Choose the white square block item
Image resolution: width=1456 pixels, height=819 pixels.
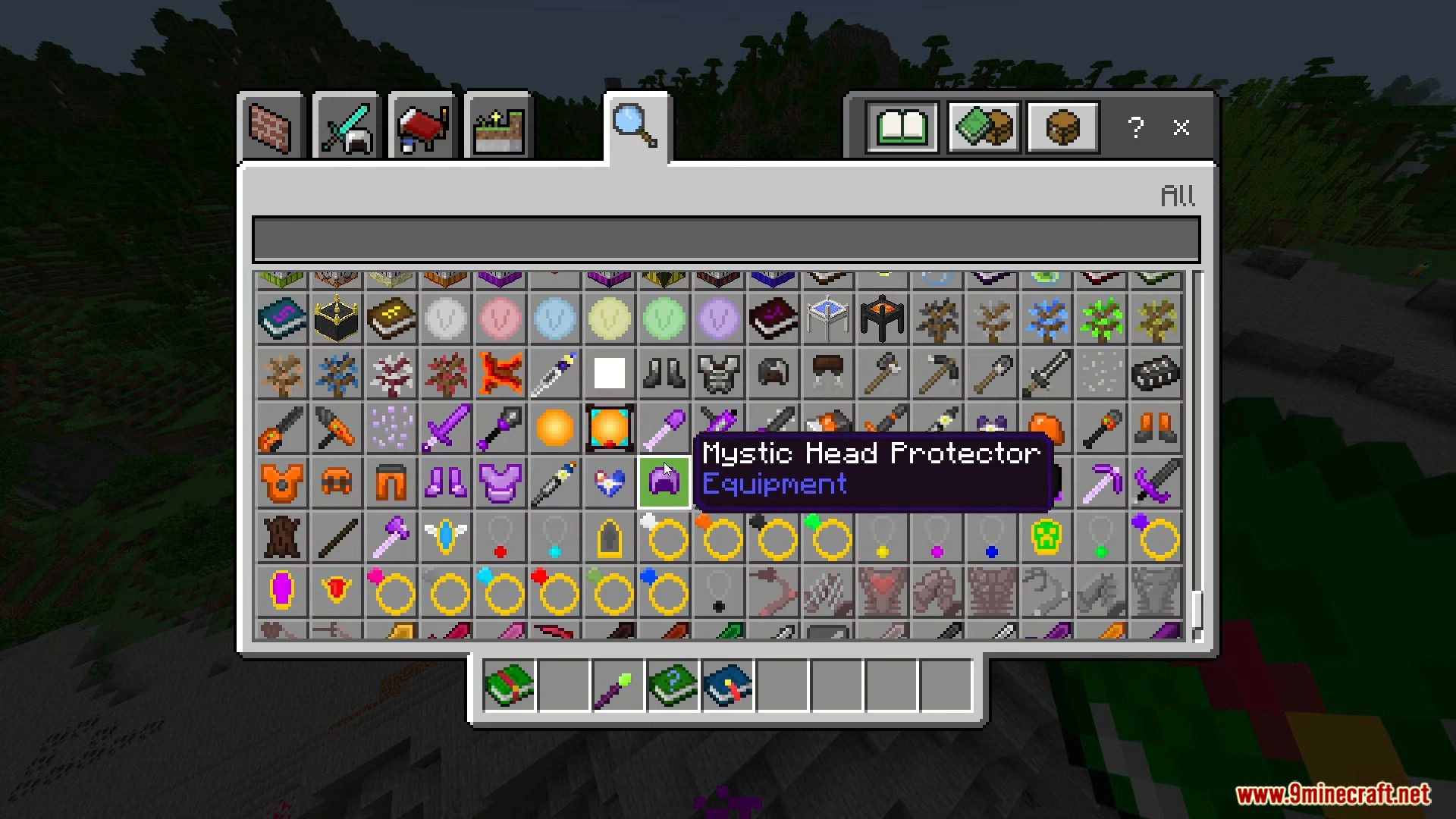click(x=609, y=373)
